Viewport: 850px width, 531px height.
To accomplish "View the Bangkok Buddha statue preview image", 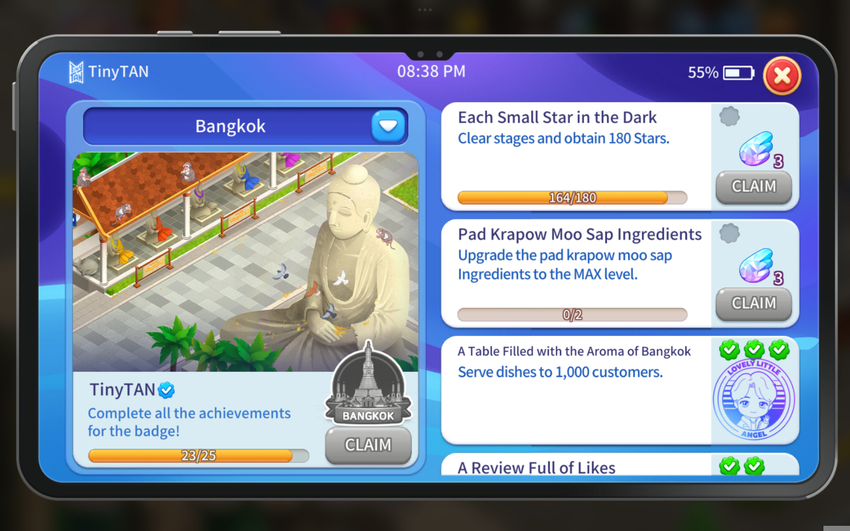I will [245, 260].
